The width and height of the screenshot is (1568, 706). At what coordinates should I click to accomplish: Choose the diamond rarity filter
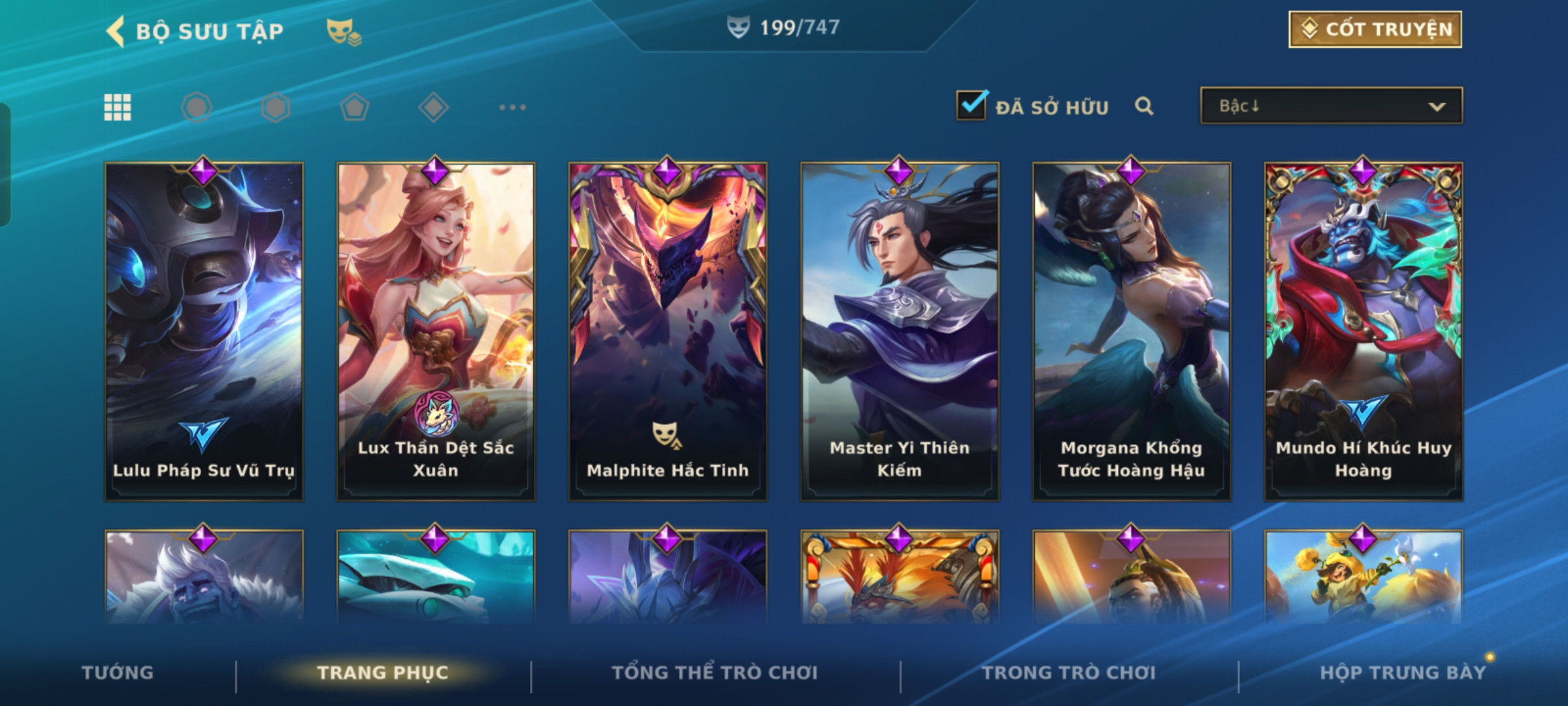433,107
